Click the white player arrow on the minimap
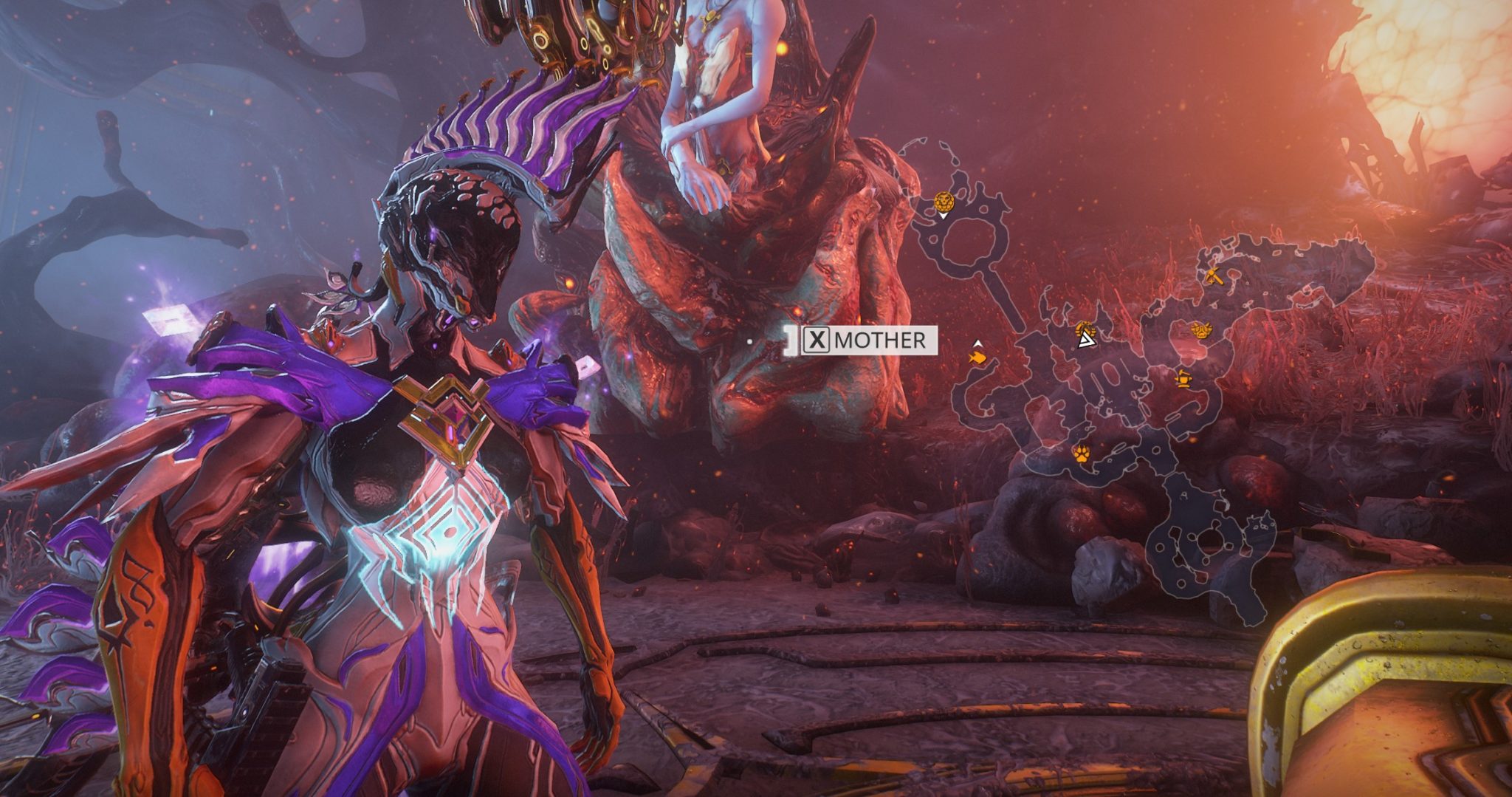This screenshot has width=1512, height=797. pyautogui.click(x=1087, y=341)
